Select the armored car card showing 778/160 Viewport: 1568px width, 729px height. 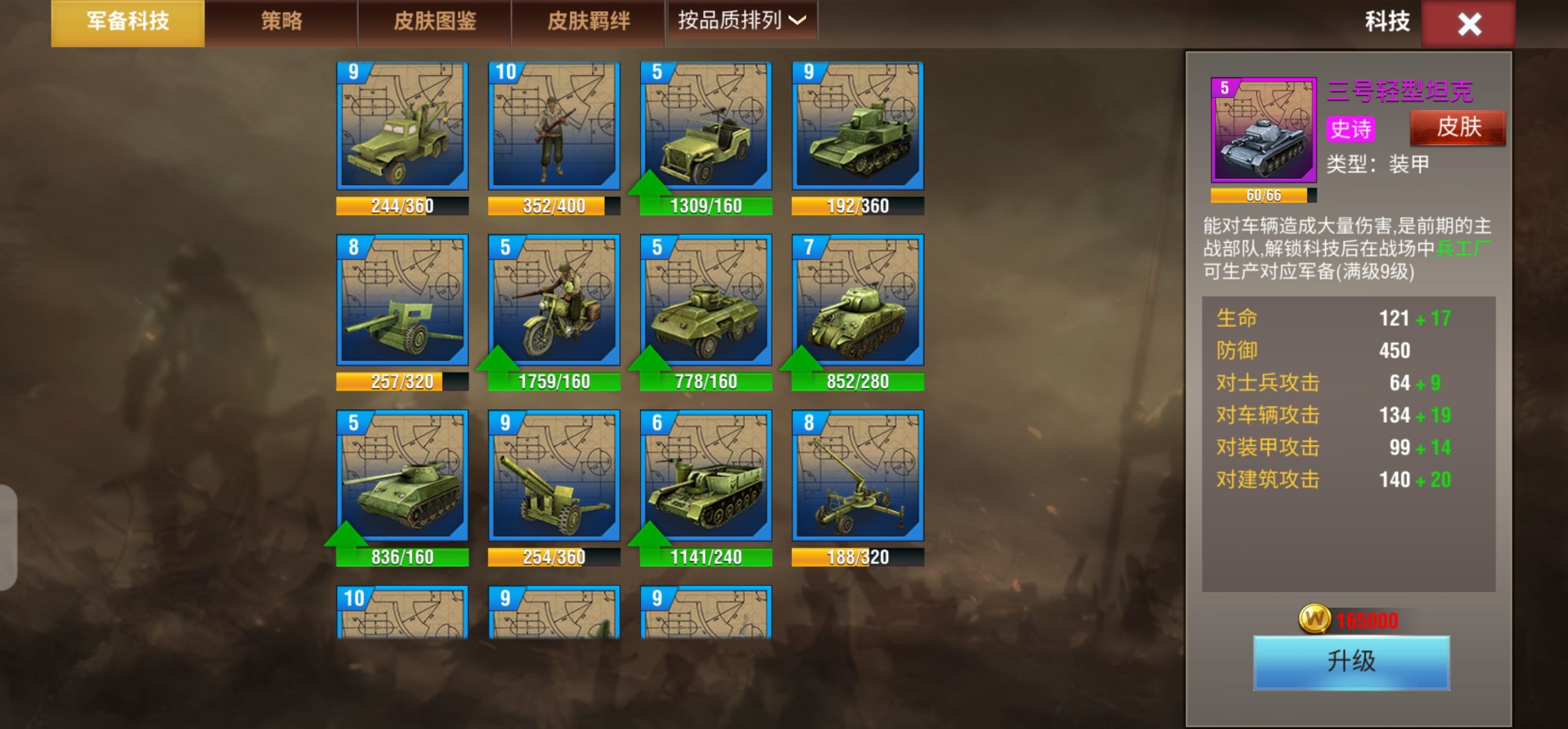pos(706,300)
